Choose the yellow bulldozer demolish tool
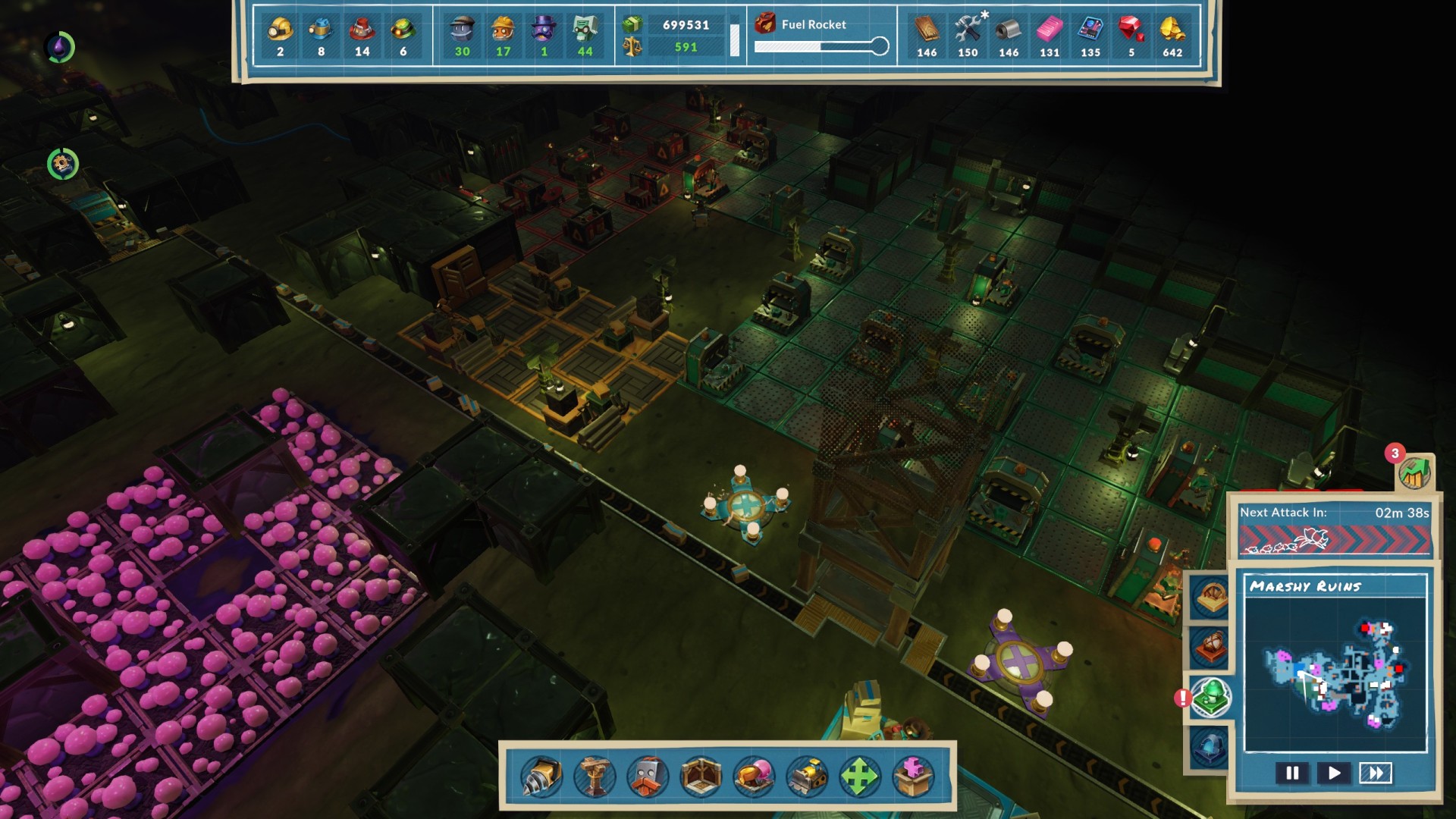Image resolution: width=1456 pixels, height=819 pixels. tap(807, 777)
